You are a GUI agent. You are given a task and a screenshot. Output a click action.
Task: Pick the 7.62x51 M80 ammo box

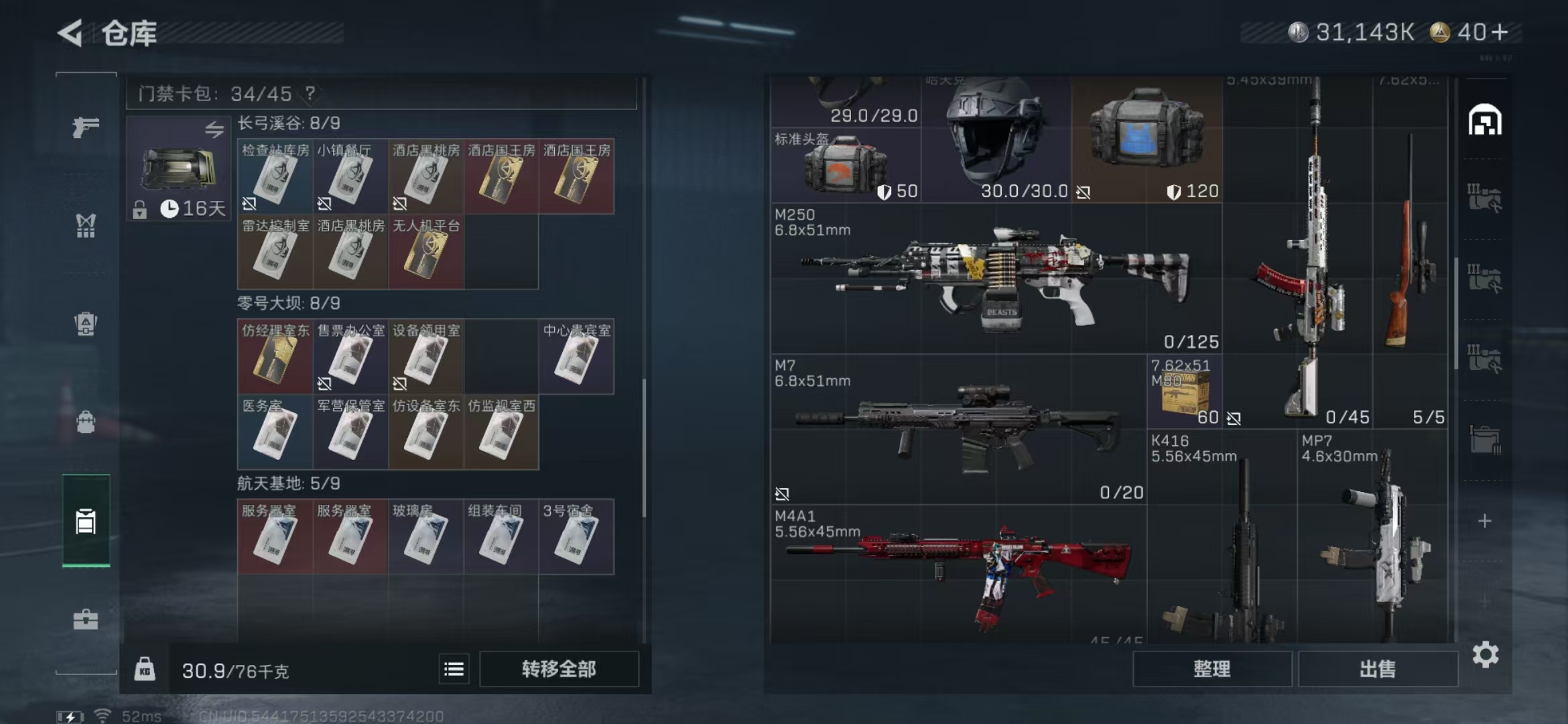tap(1185, 392)
